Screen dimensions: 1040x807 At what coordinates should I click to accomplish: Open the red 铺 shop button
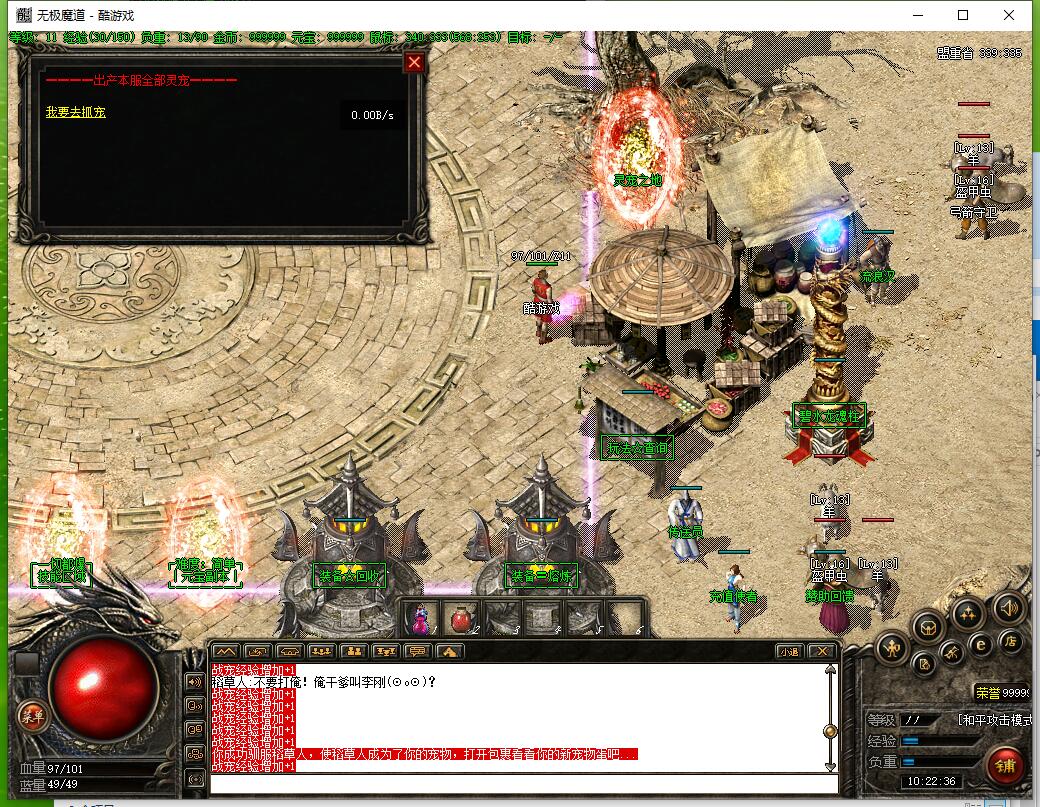[x=1007, y=767]
